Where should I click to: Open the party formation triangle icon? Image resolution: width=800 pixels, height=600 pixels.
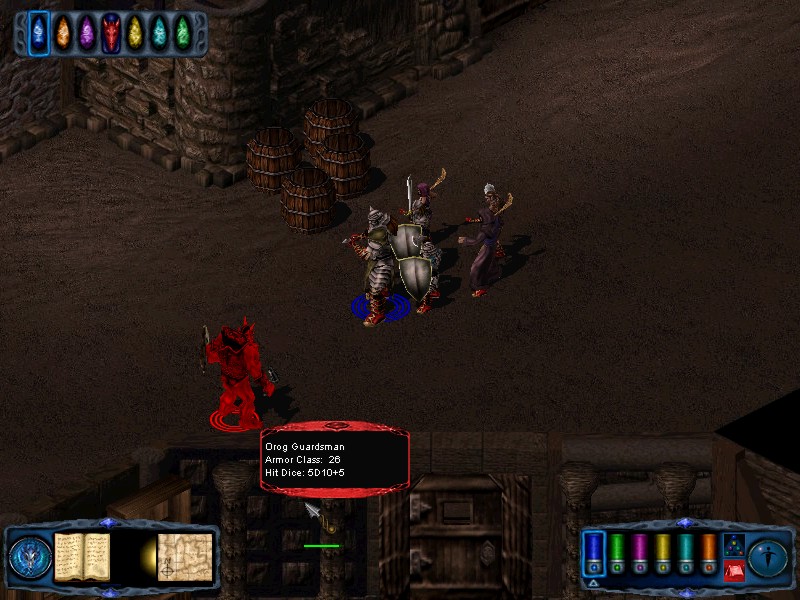pos(733,545)
